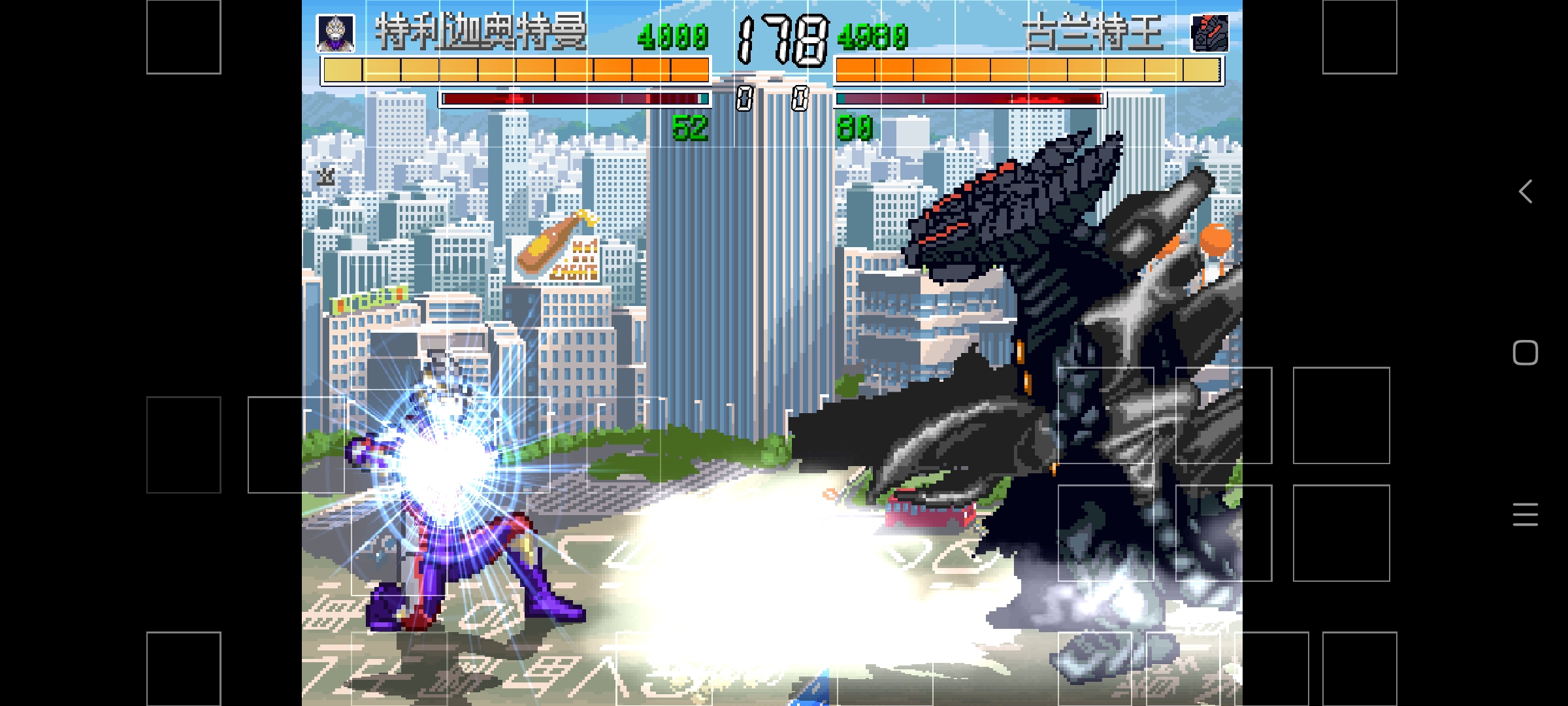Tap Golza King's red energy gauge
This screenshot has width=1568, height=706.
tap(969, 98)
